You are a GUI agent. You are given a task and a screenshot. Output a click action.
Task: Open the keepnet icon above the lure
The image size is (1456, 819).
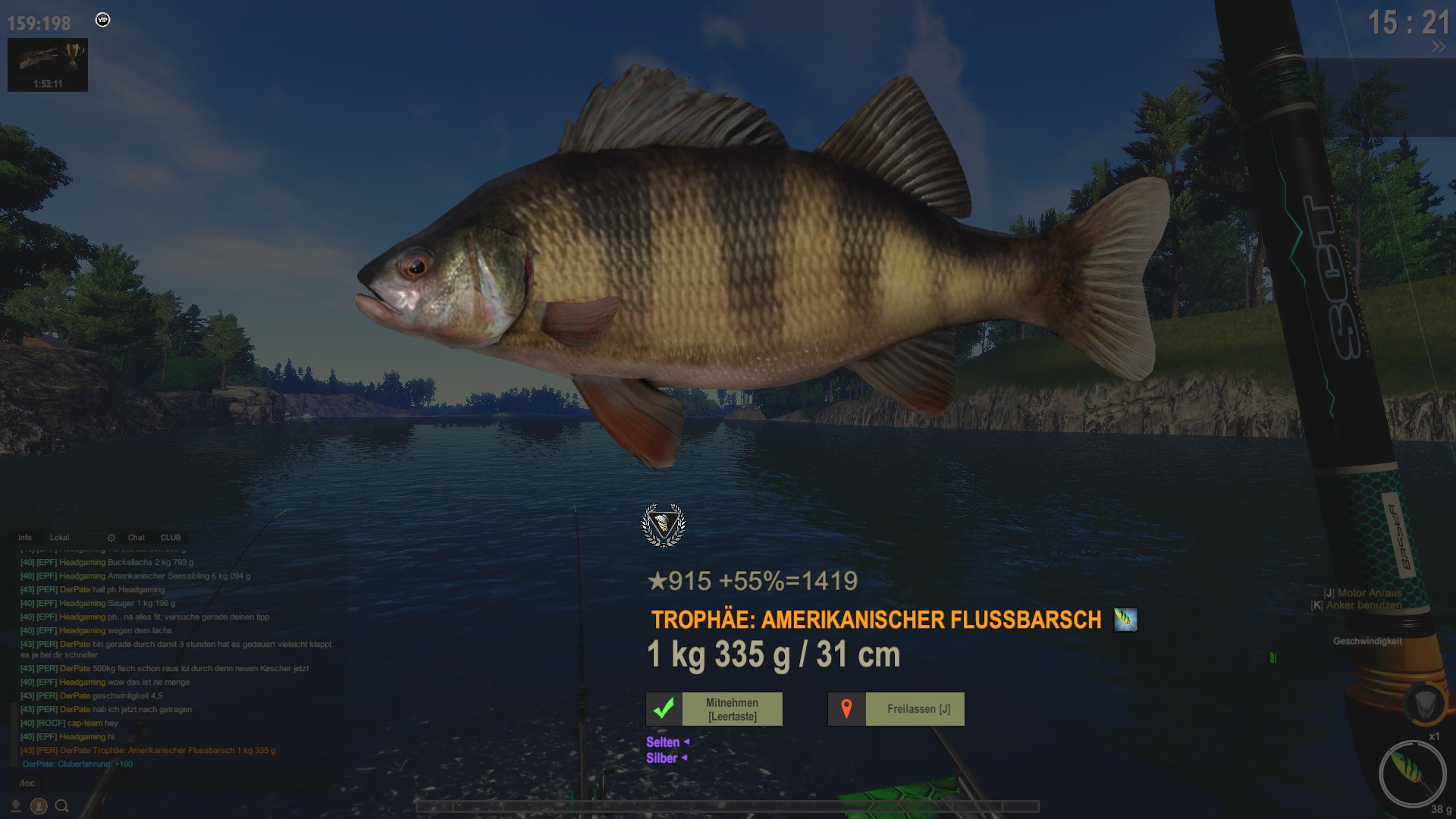tap(1424, 703)
